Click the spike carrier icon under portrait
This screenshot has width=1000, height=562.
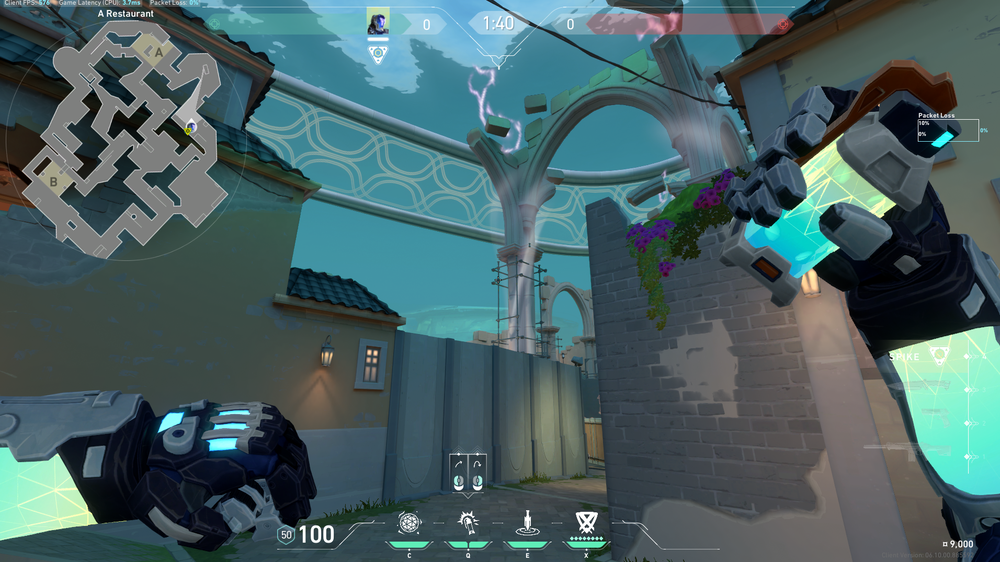378,54
